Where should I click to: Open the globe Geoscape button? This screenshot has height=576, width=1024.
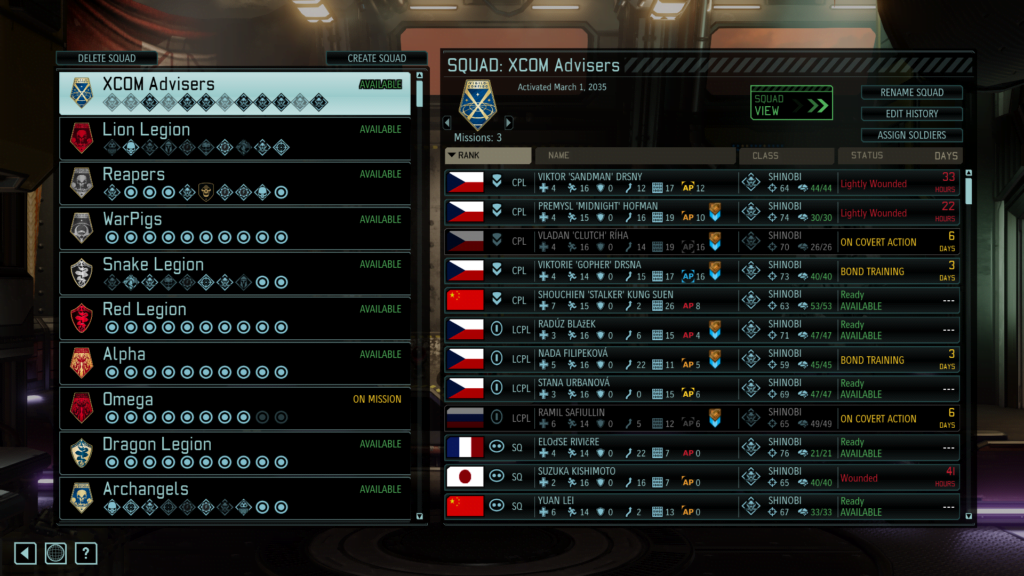pos(56,553)
